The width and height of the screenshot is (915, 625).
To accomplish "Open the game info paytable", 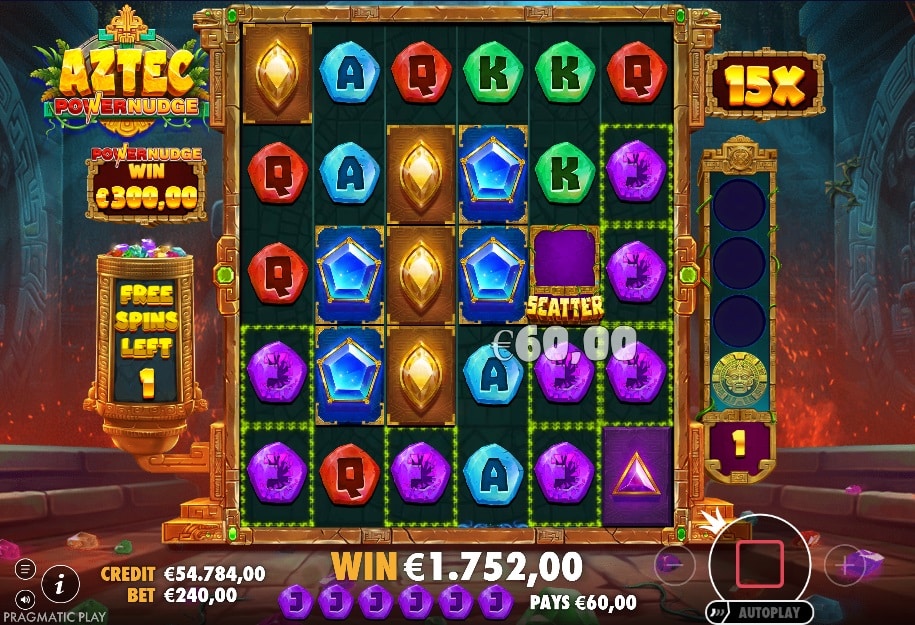I will coord(61,582).
